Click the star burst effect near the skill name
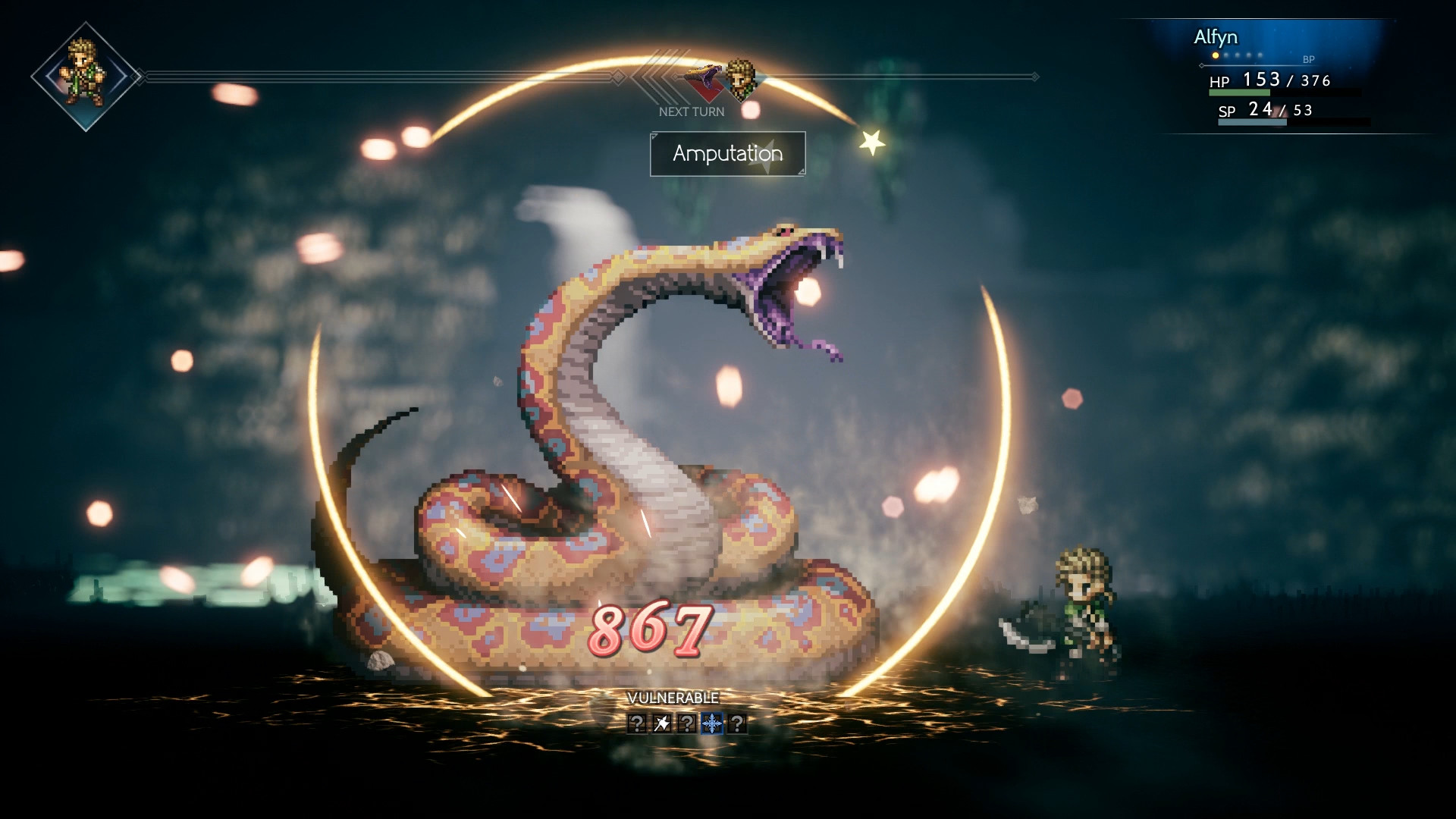The width and height of the screenshot is (1456, 819). (873, 140)
